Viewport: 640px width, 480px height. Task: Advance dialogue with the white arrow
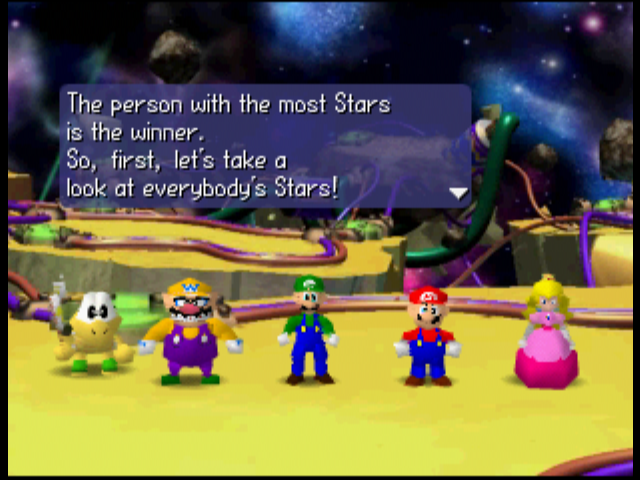point(458,192)
